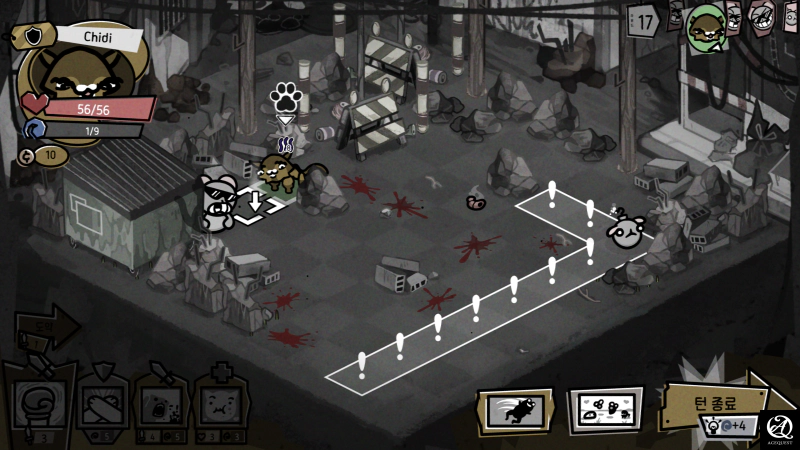Use the sword bite attack skill
The height and width of the screenshot is (450, 800).
tap(159, 404)
